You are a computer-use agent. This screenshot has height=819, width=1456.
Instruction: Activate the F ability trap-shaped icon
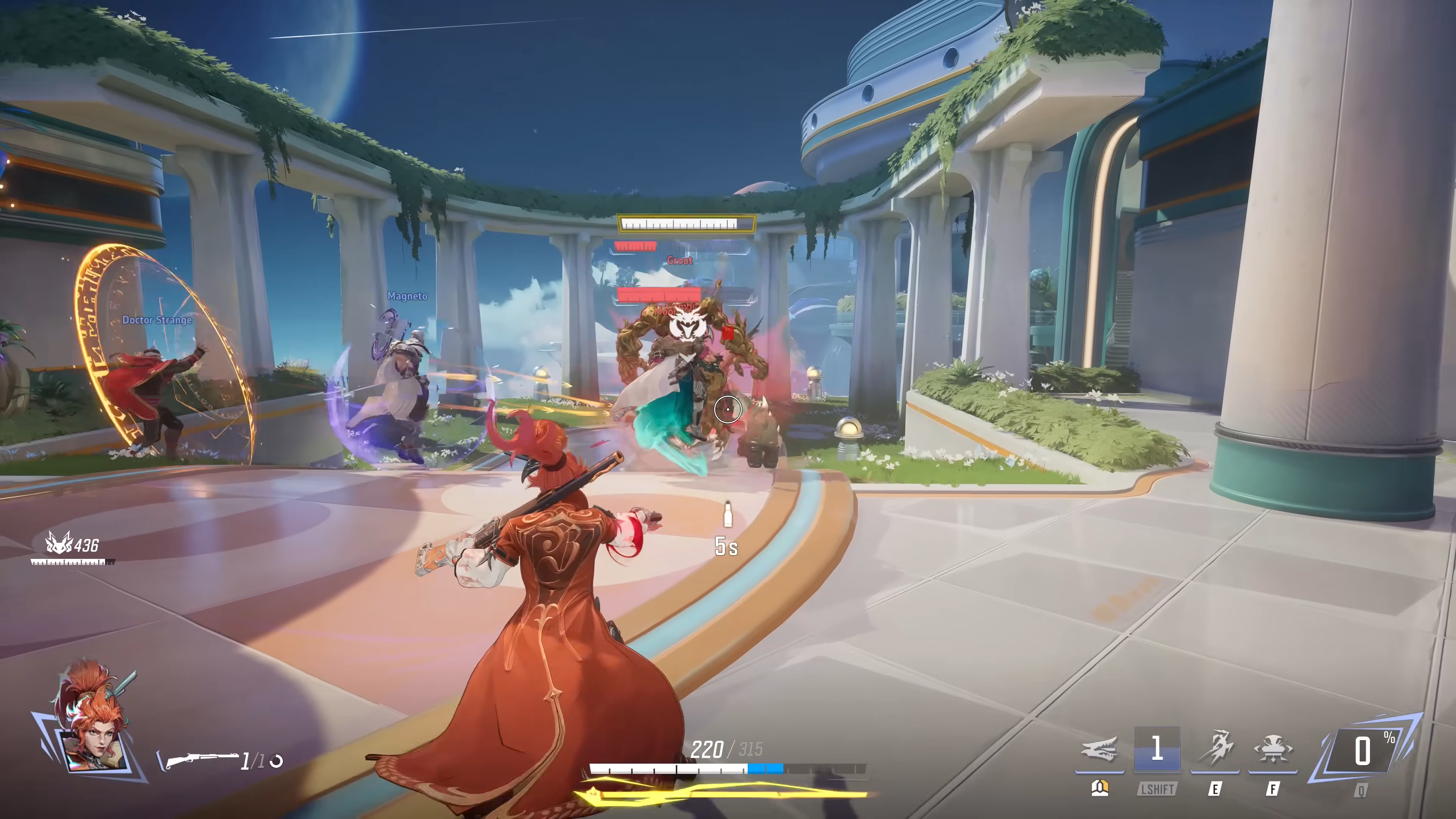click(x=1272, y=750)
